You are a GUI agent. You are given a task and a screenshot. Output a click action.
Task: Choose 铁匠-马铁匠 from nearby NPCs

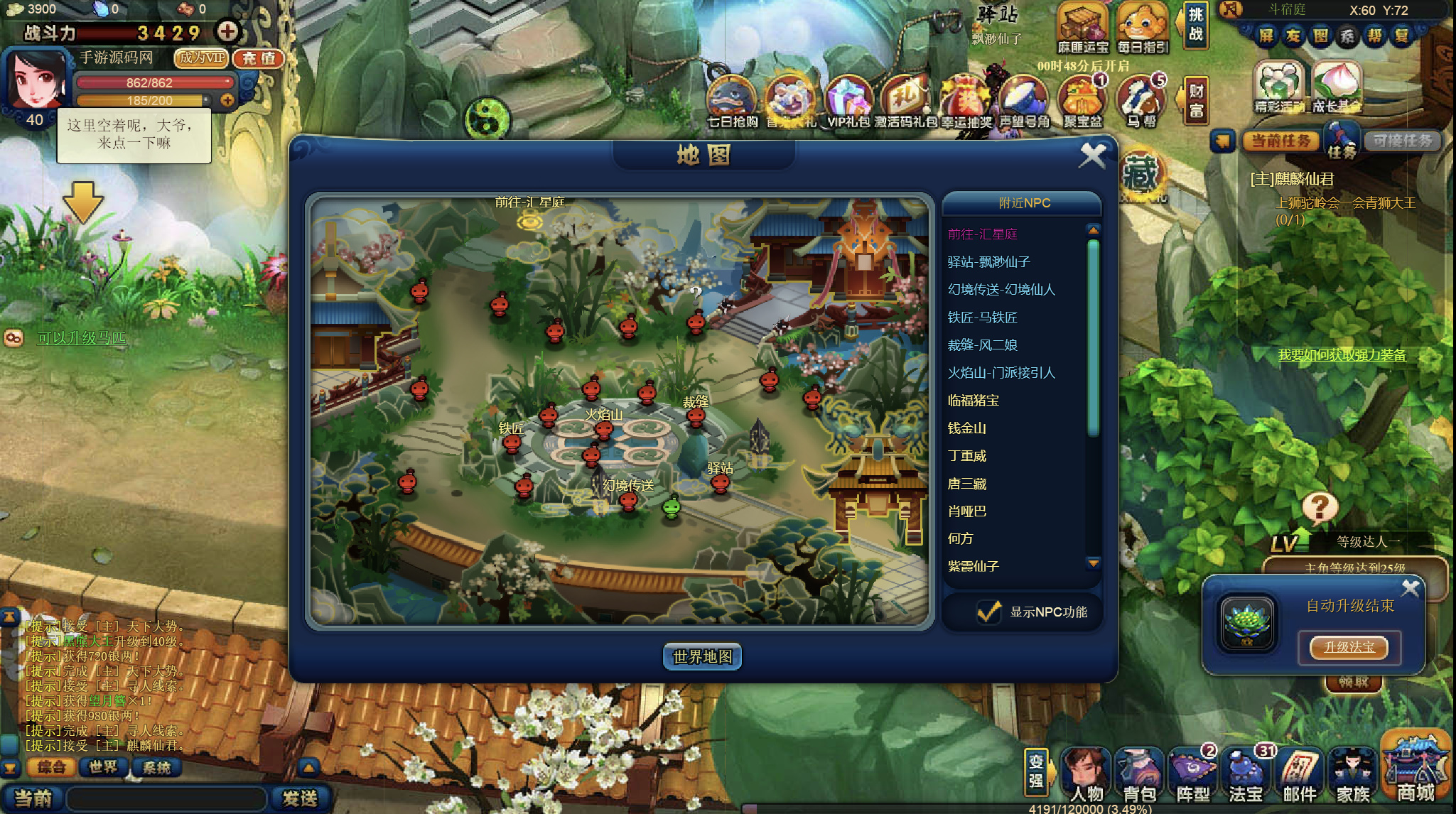(982, 318)
